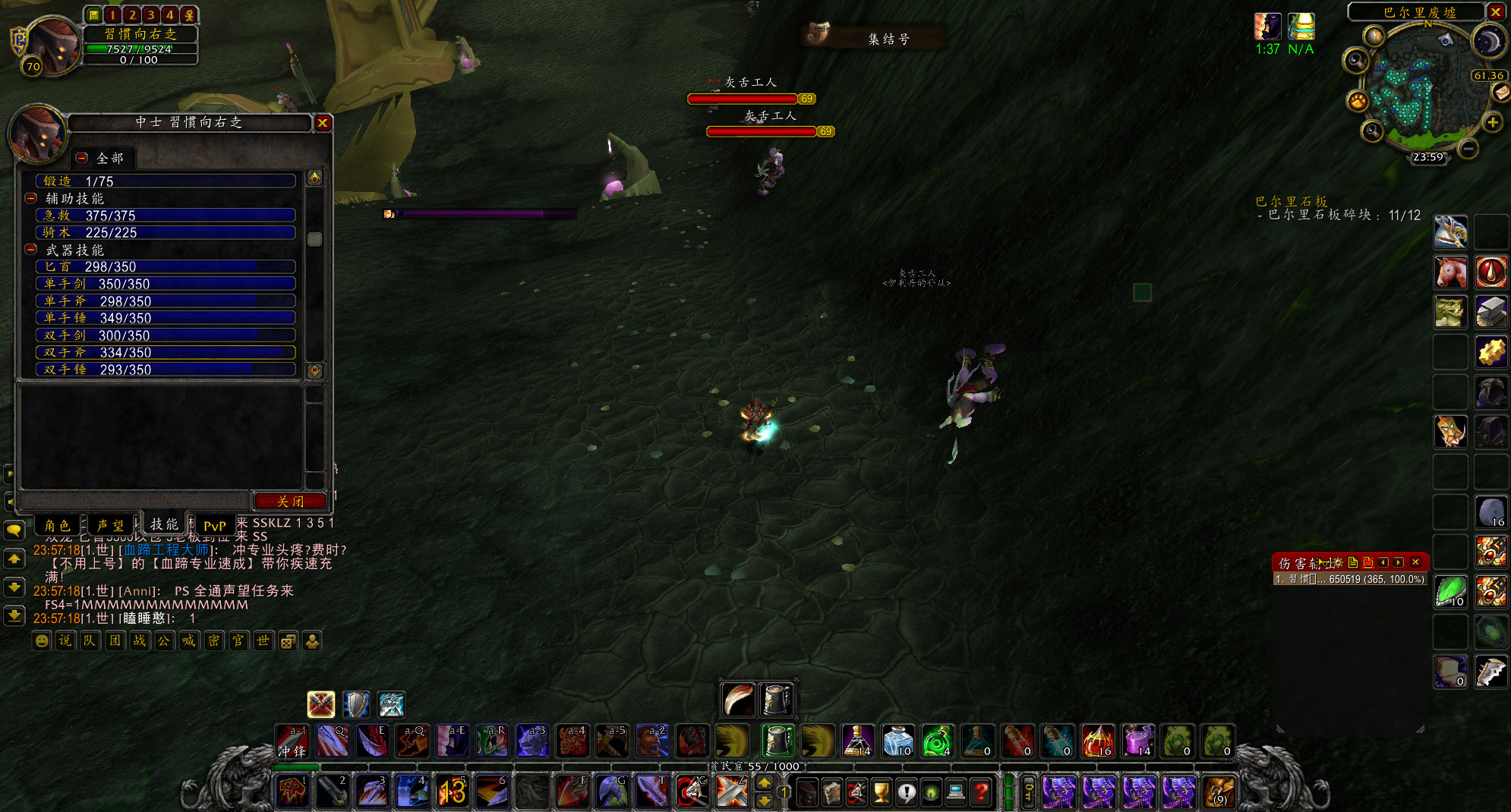The width and height of the screenshot is (1511, 812).
Task: Choose the 骑术 riding skill row
Action: [165, 232]
